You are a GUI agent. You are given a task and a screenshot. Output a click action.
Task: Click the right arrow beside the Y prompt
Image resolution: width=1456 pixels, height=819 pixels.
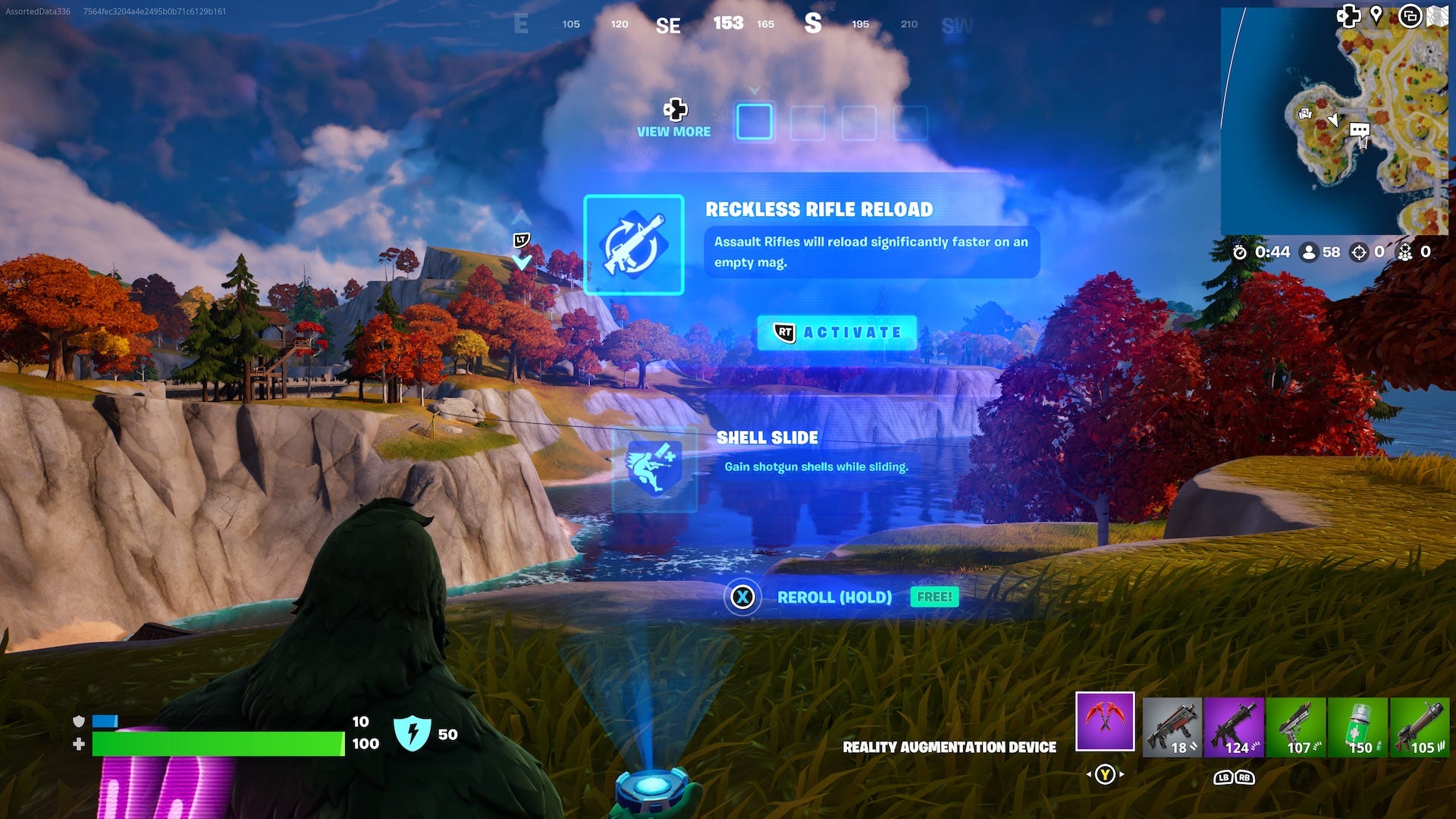1122,774
